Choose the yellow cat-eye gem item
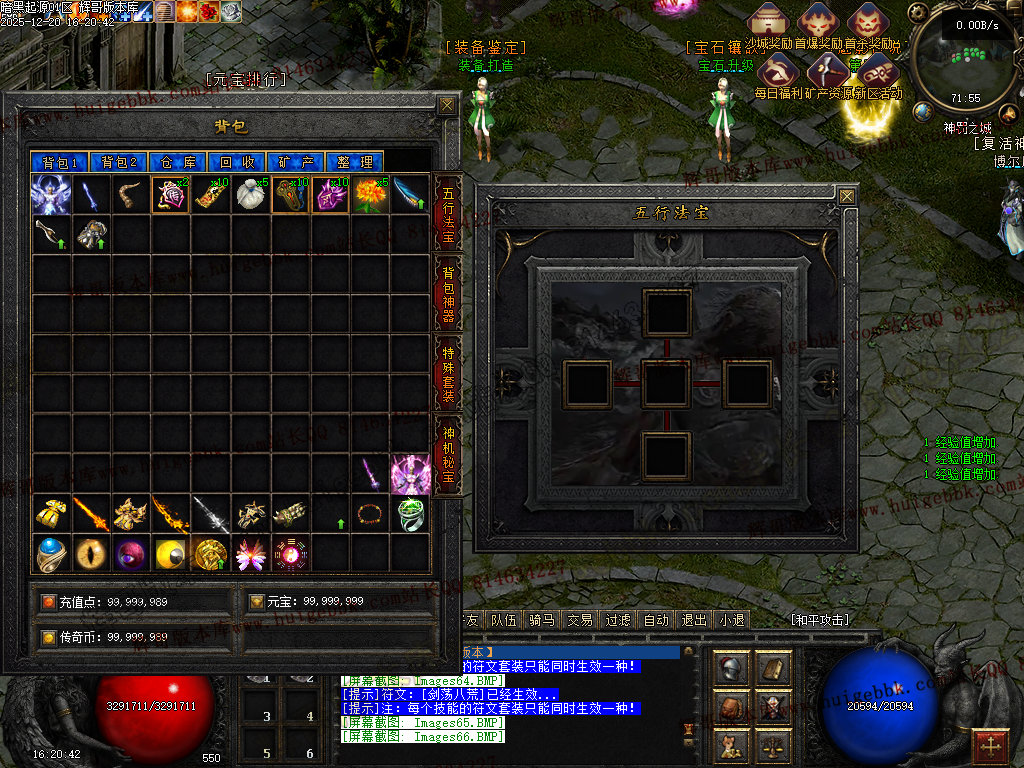 tap(90, 554)
